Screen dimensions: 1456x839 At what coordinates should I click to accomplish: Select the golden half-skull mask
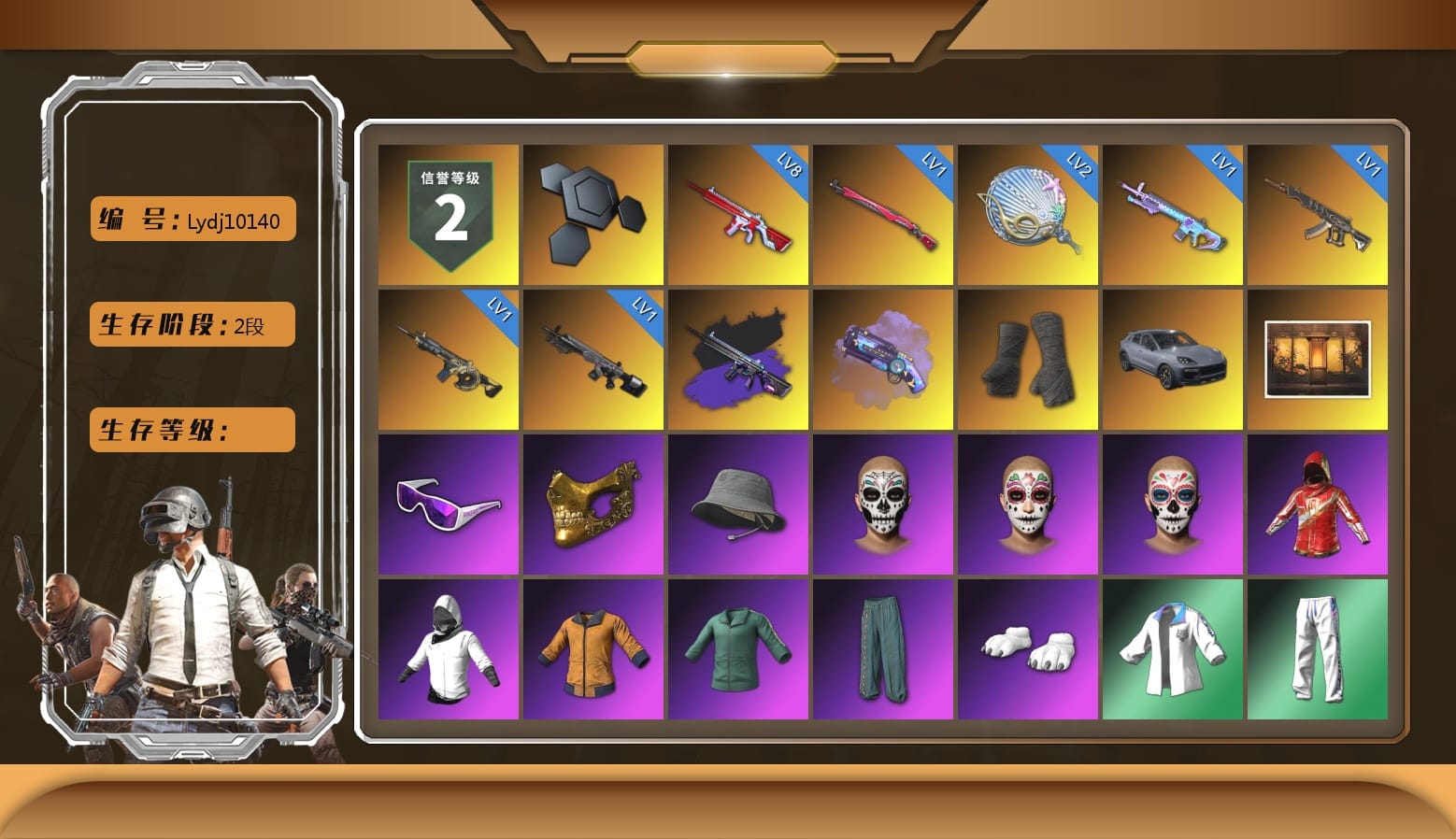click(592, 503)
